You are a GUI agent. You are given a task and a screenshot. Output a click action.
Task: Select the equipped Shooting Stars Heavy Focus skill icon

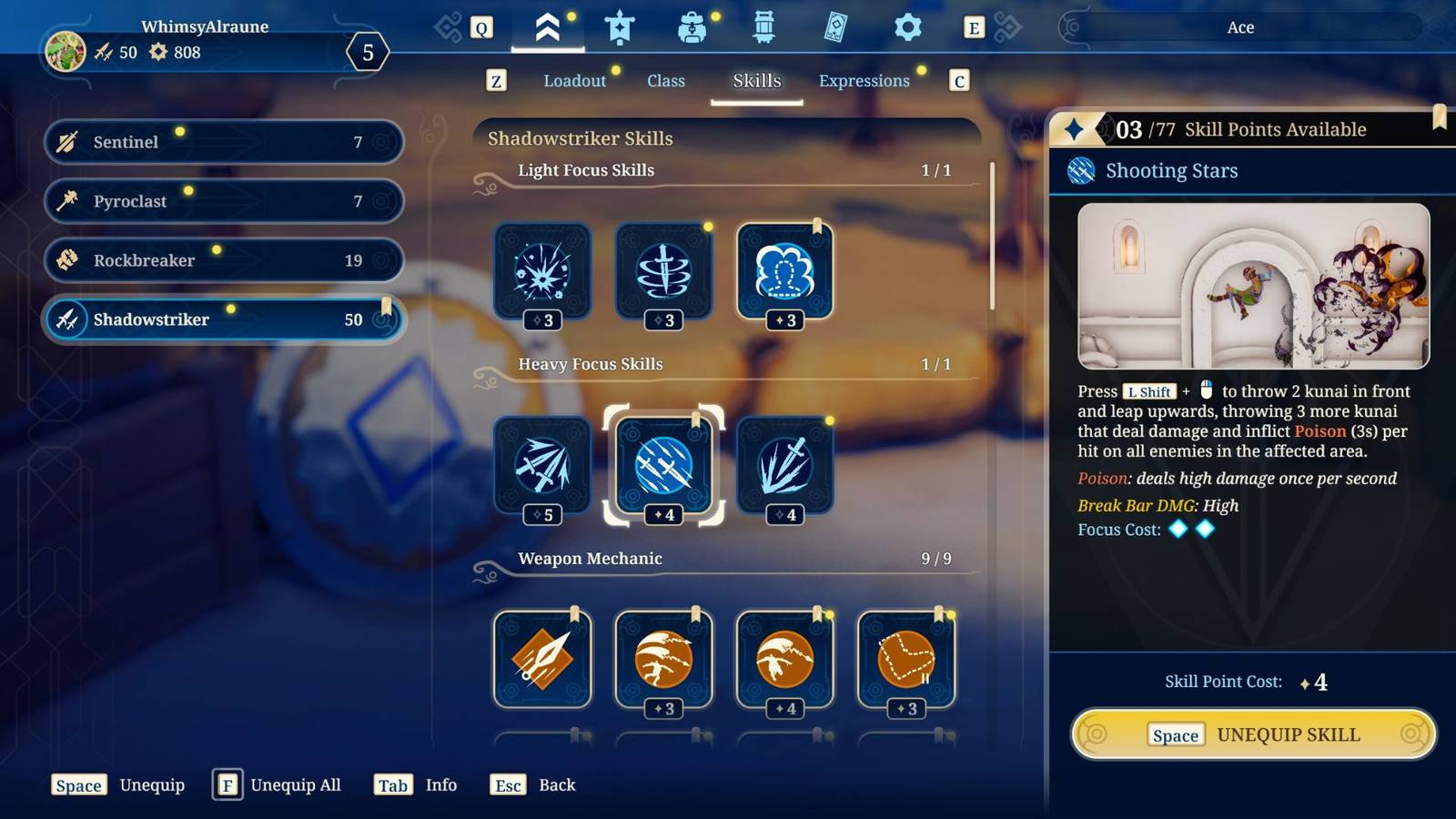click(x=663, y=467)
